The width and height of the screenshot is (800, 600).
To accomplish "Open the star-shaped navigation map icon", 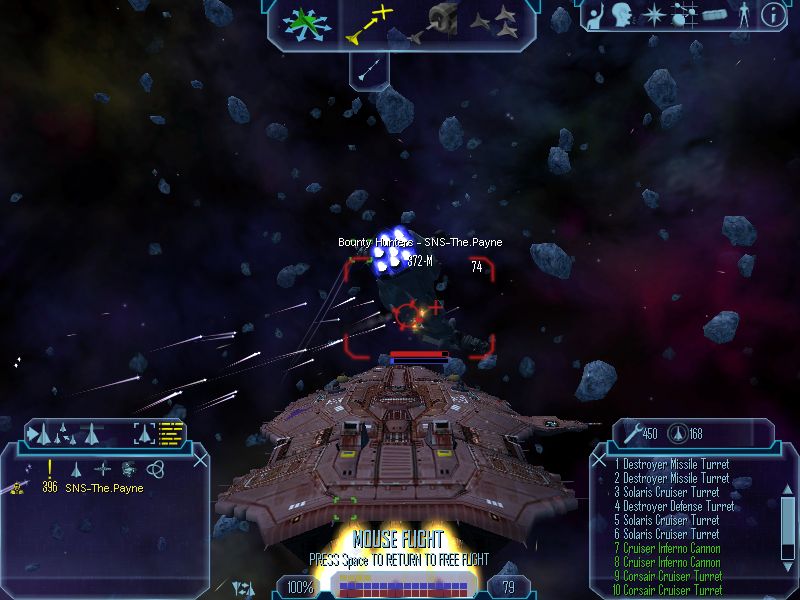I will [654, 15].
